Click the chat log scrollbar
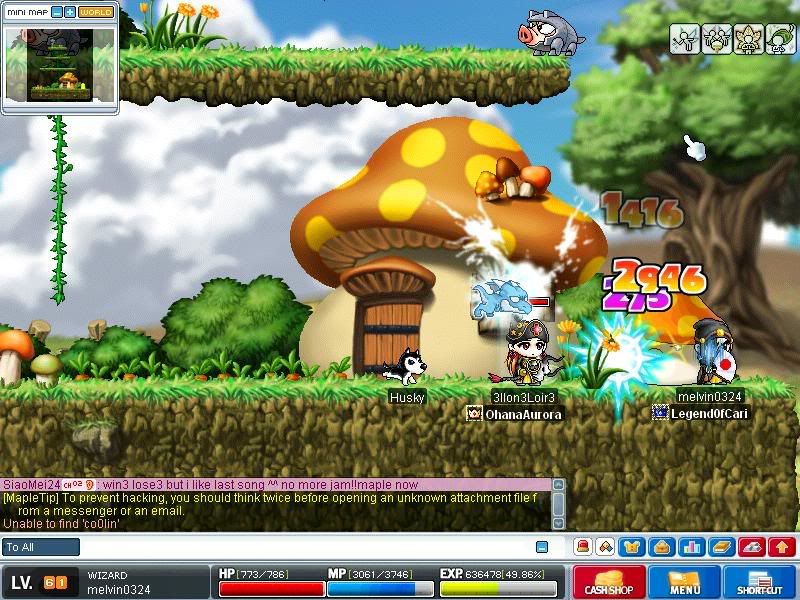800x600 pixels. click(558, 504)
